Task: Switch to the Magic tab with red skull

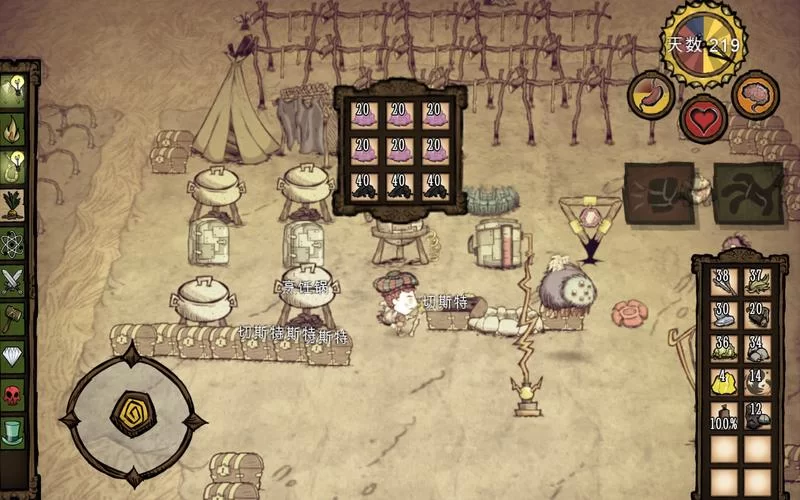Action: [x=13, y=394]
